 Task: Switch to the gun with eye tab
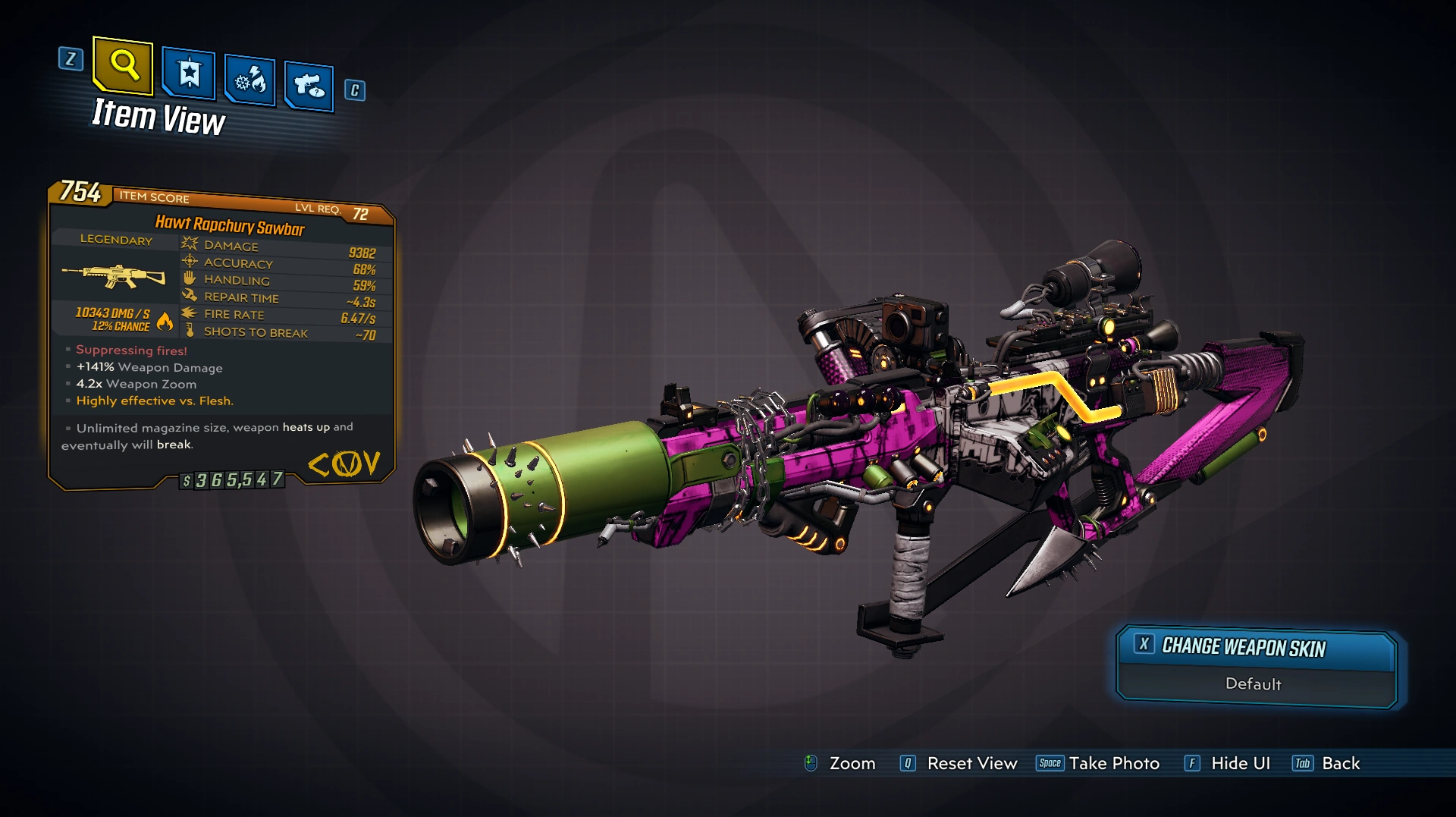point(309,86)
